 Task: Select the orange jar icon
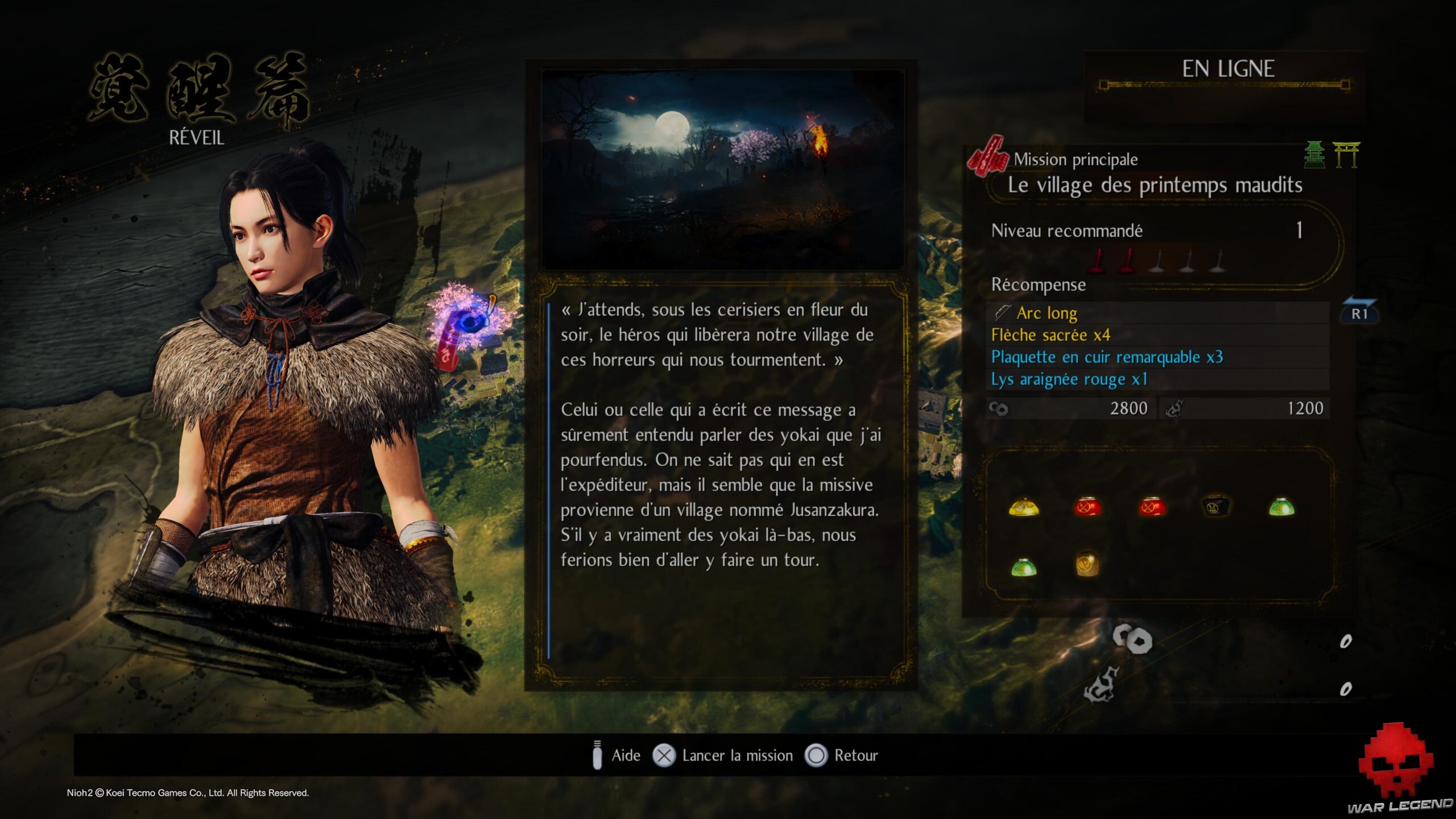click(1087, 565)
